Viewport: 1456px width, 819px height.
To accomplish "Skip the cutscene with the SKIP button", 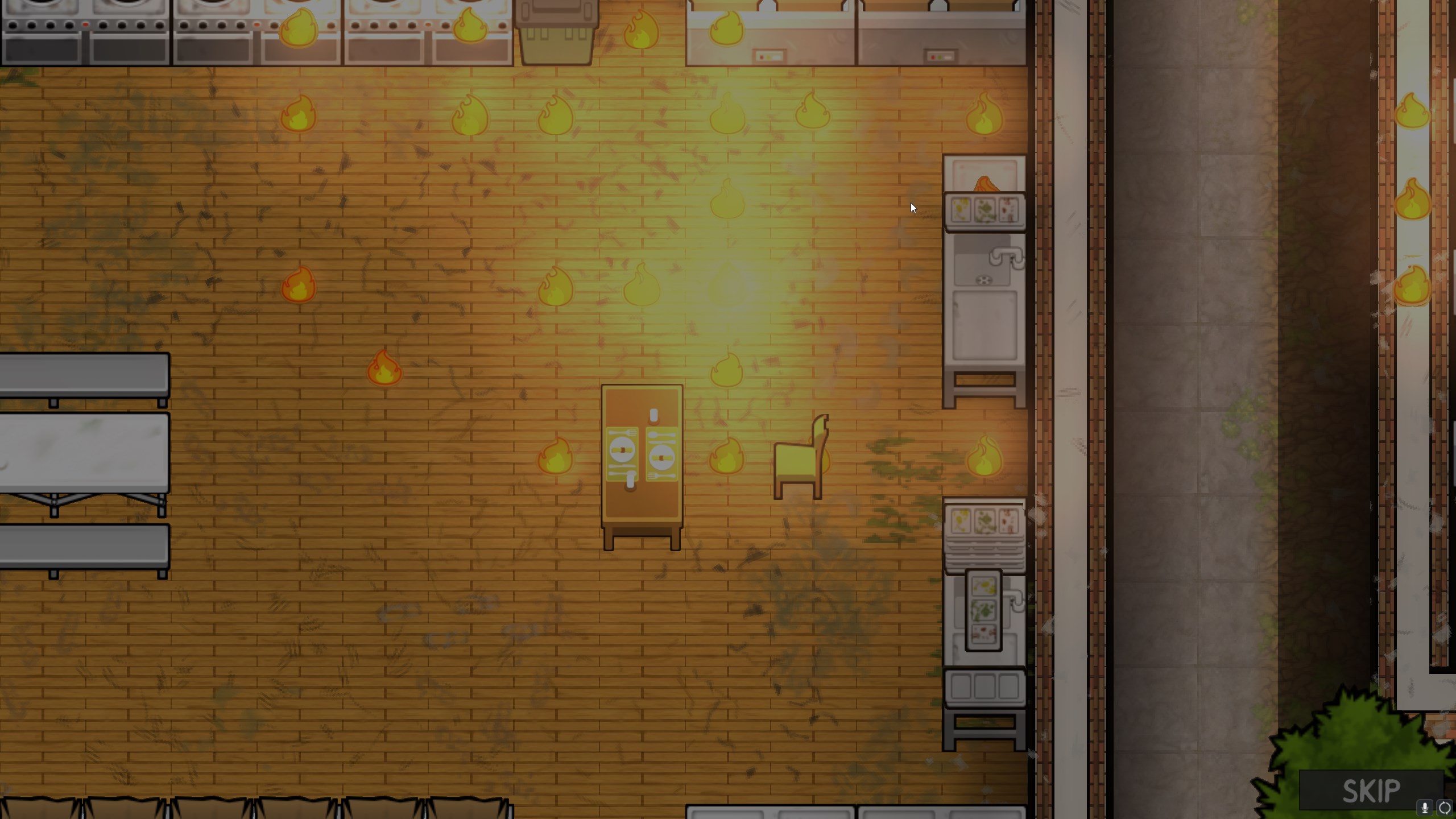I will 1370,791.
